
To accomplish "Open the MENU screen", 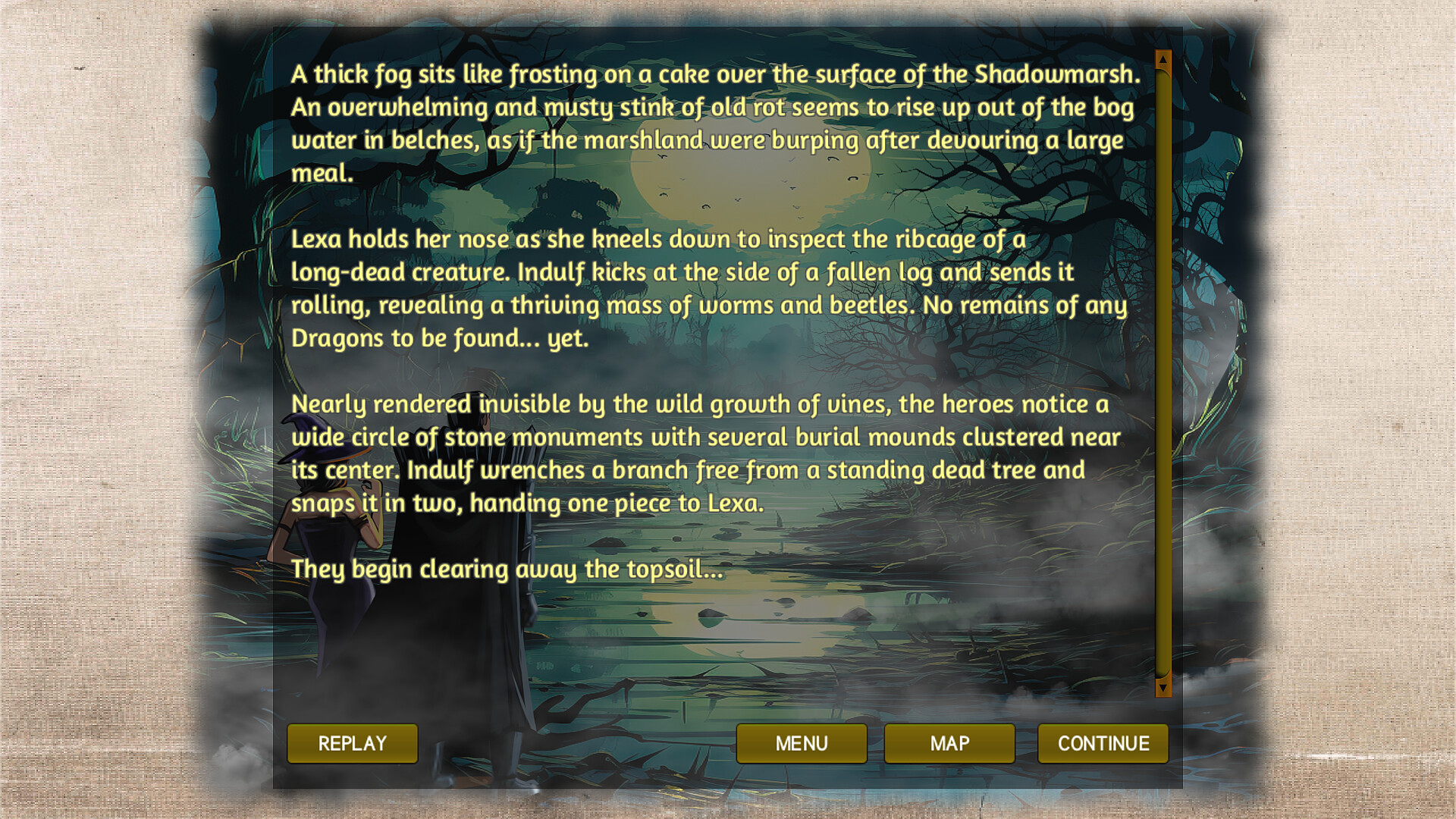I will point(802,743).
